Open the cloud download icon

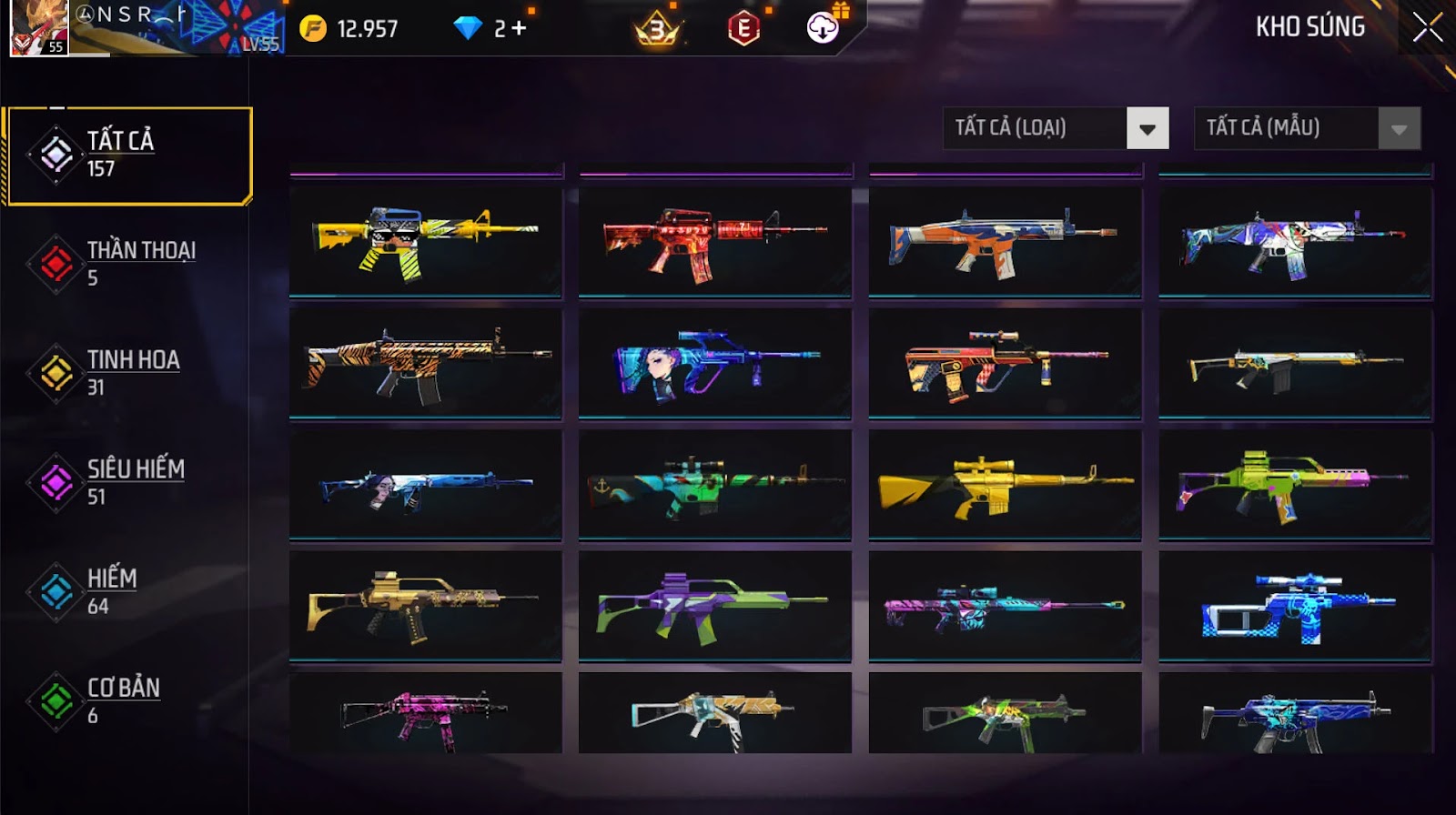click(824, 28)
